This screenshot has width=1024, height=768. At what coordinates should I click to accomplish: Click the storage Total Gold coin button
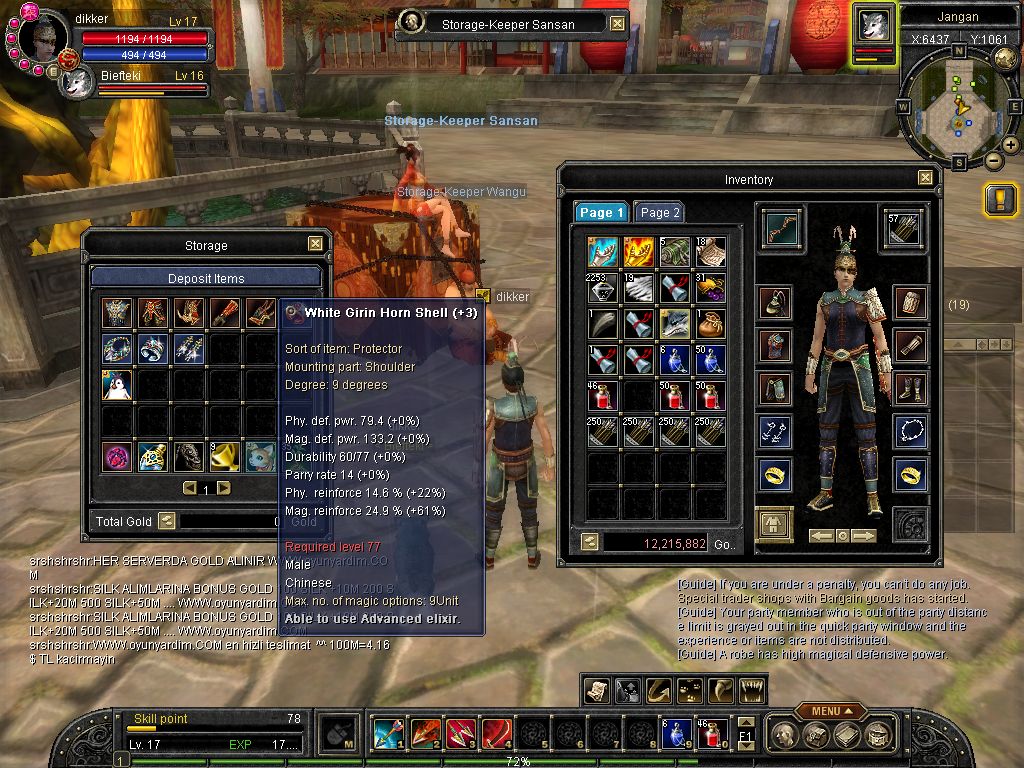[x=167, y=521]
